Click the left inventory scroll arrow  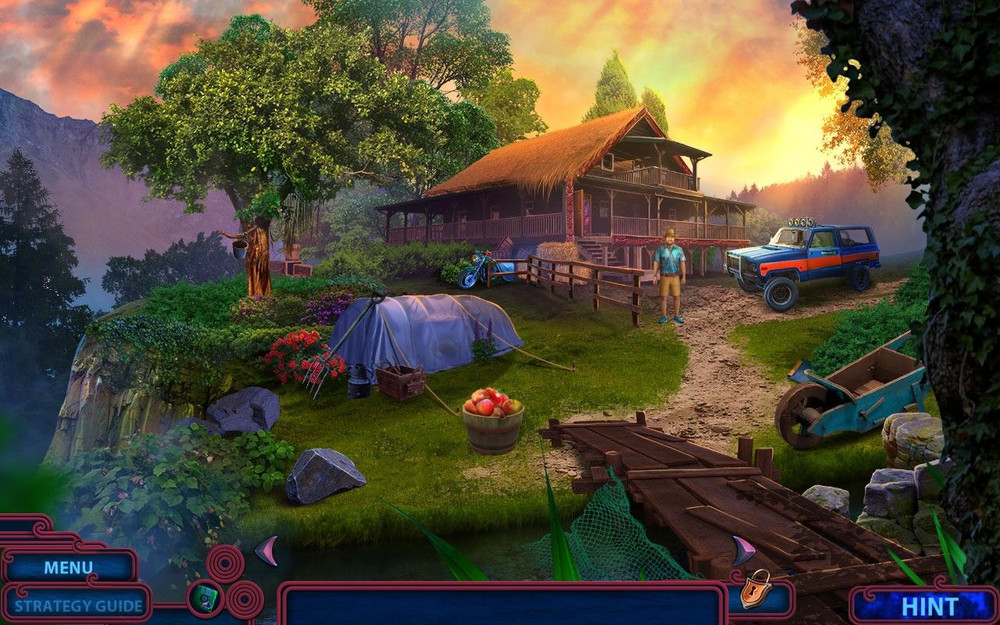click(x=266, y=551)
